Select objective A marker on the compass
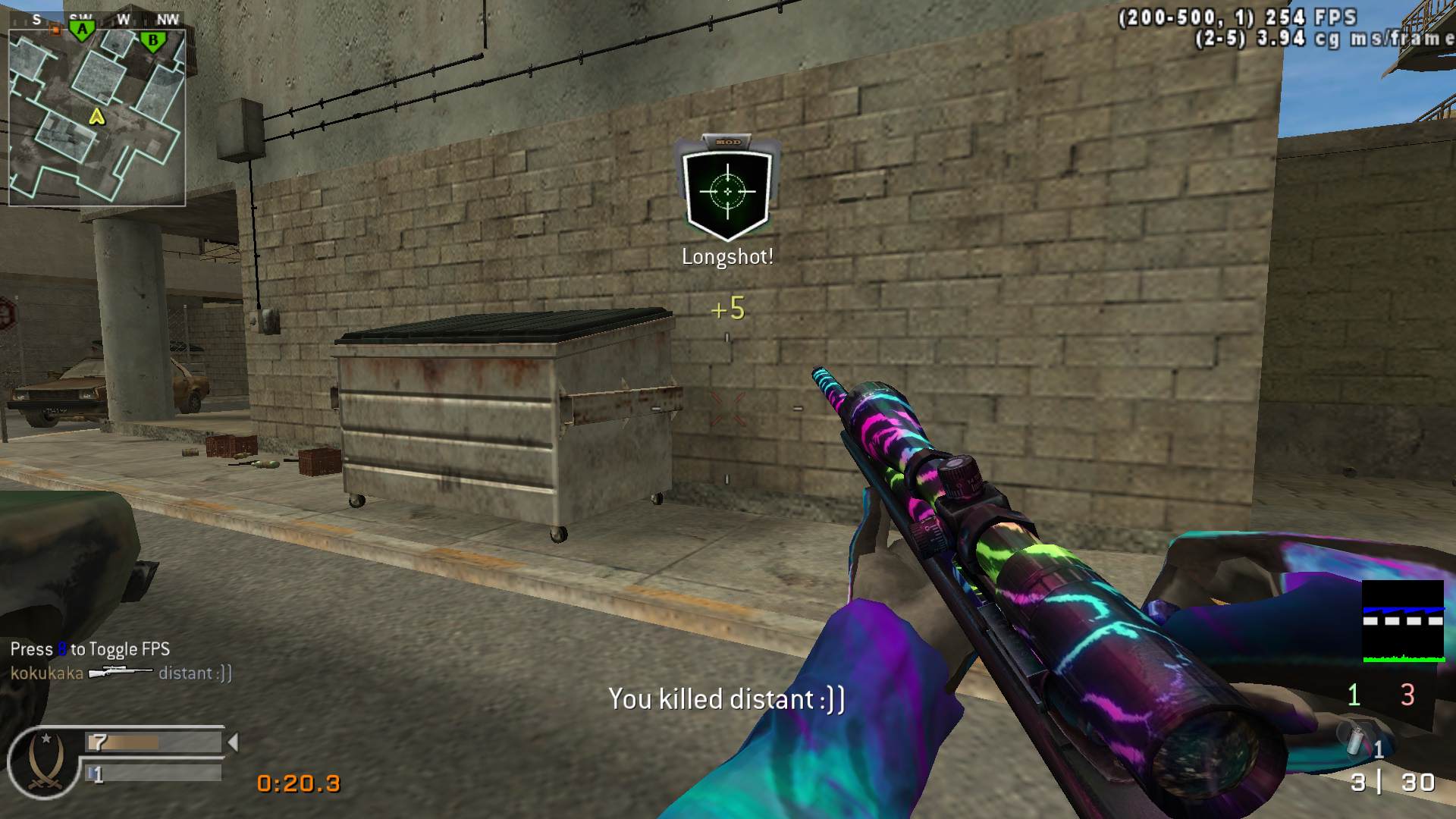 pos(82,30)
